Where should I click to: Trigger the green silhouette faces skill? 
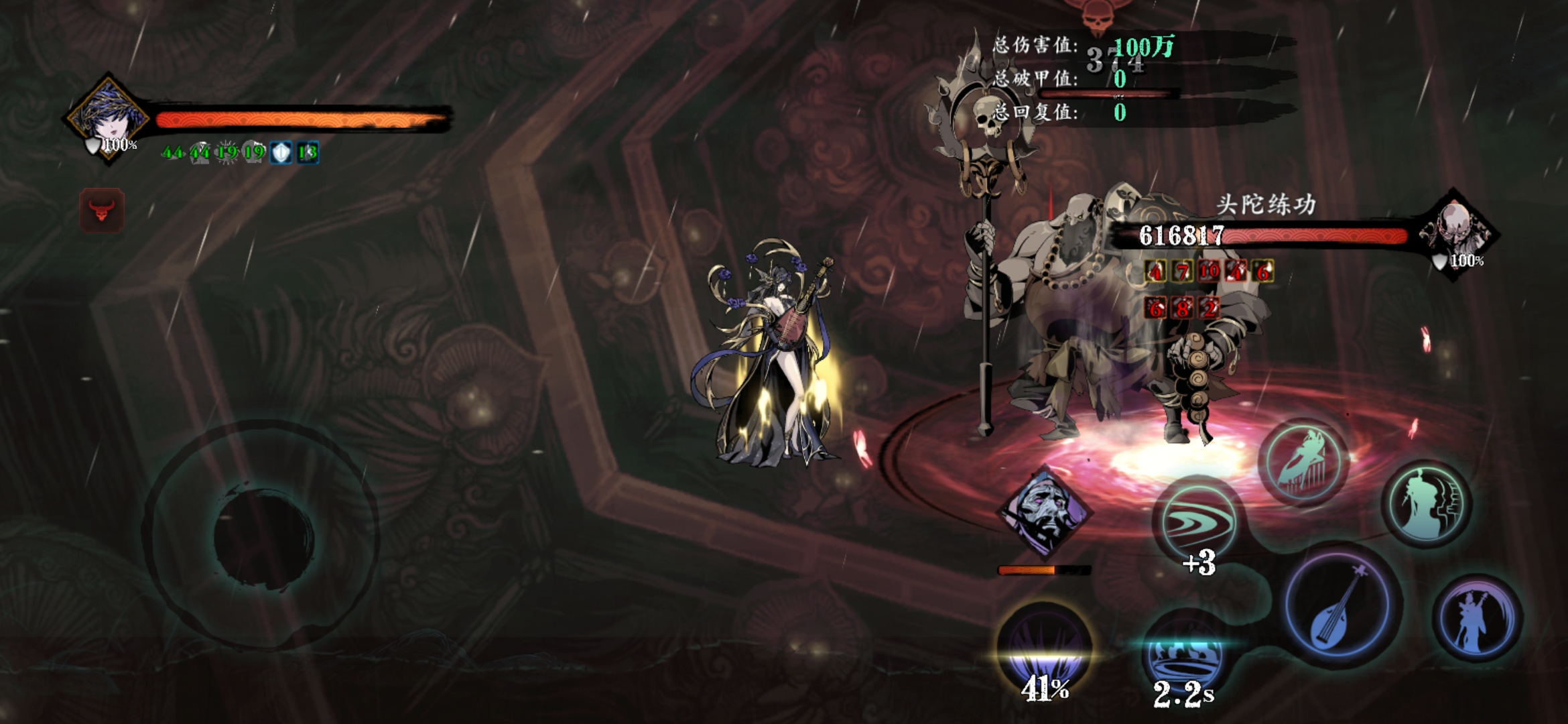pos(1427,503)
